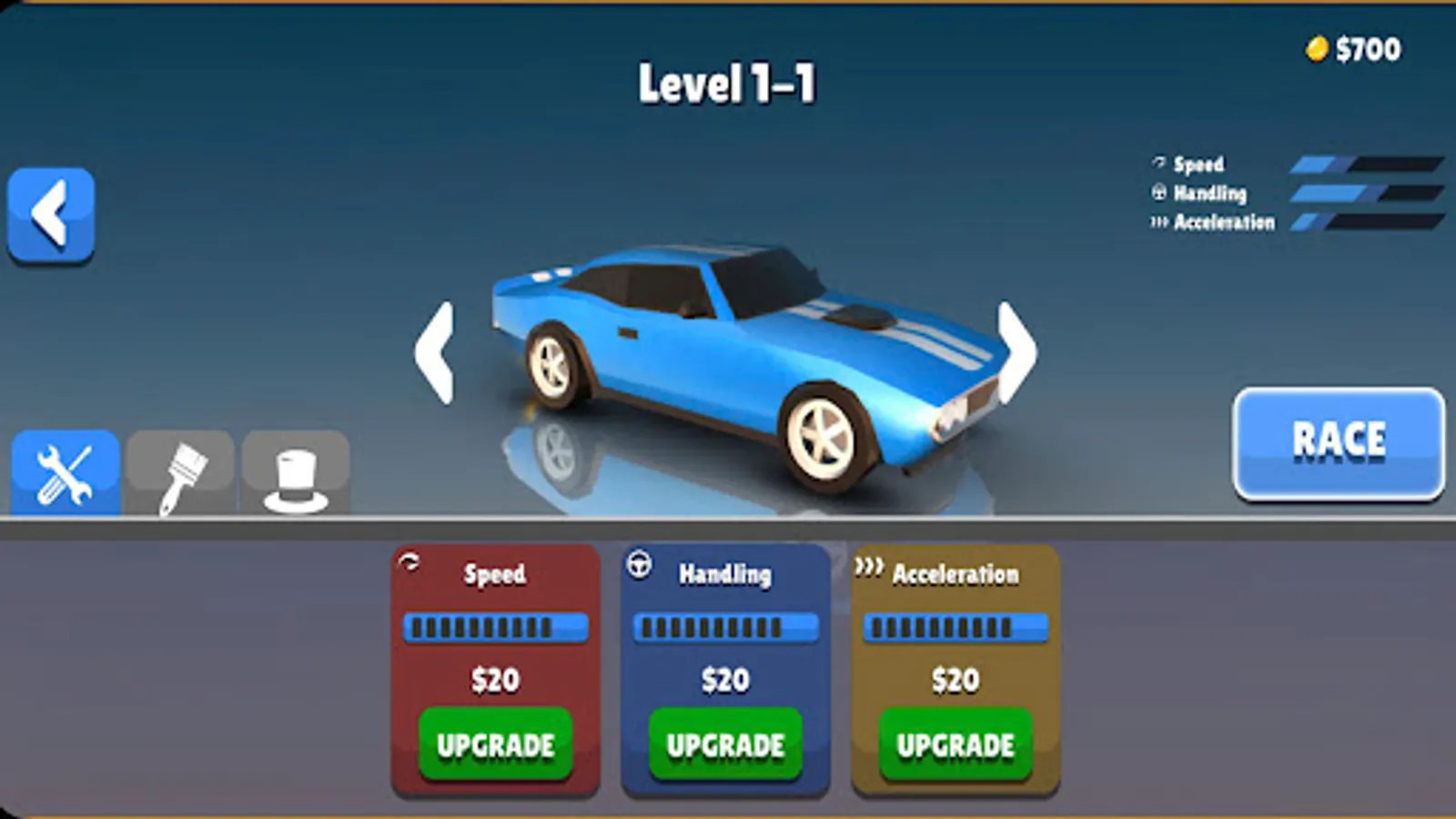Click the Handling upgrade progress bar

[x=725, y=626]
